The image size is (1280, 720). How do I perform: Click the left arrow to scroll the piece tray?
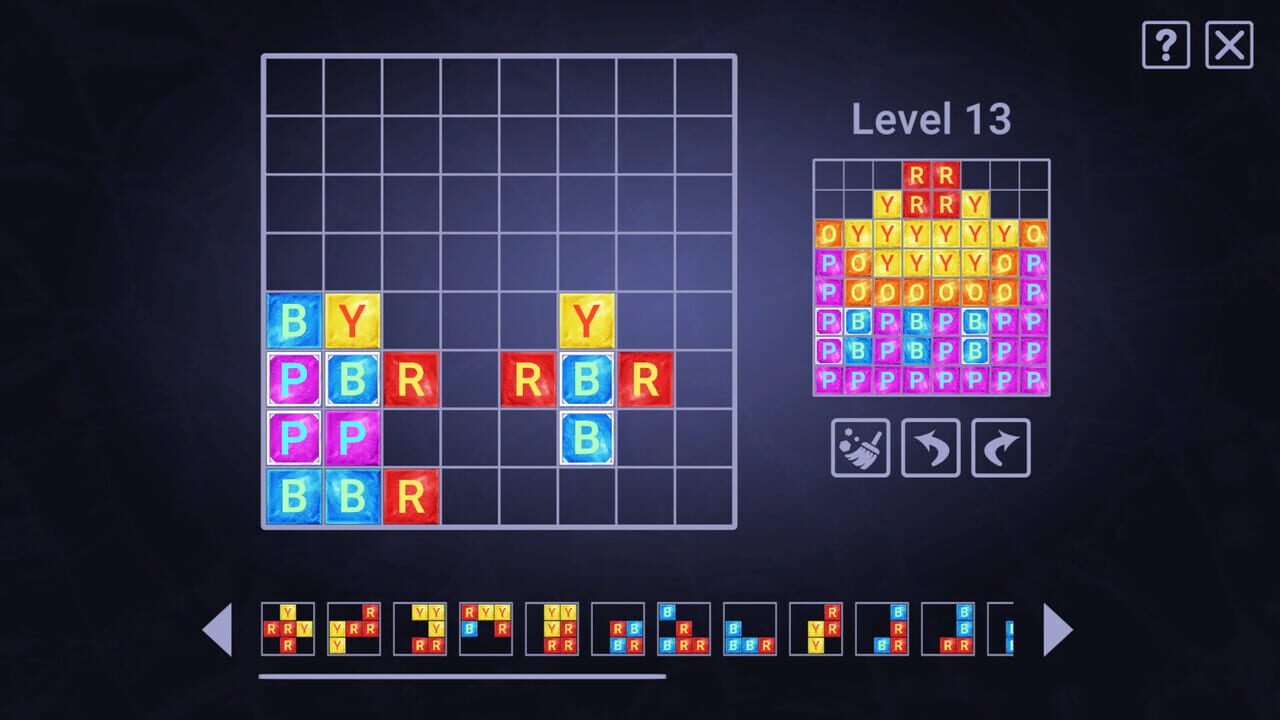click(218, 629)
